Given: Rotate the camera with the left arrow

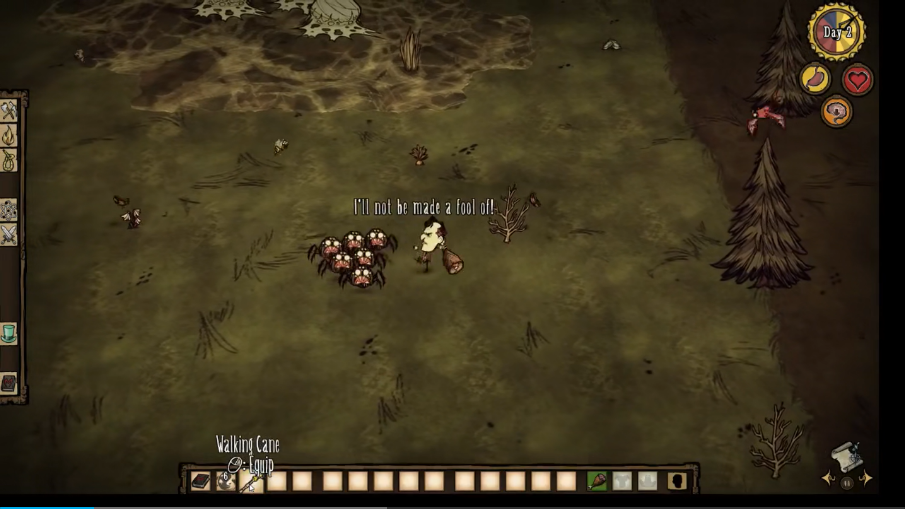Looking at the screenshot, I should click(829, 479).
